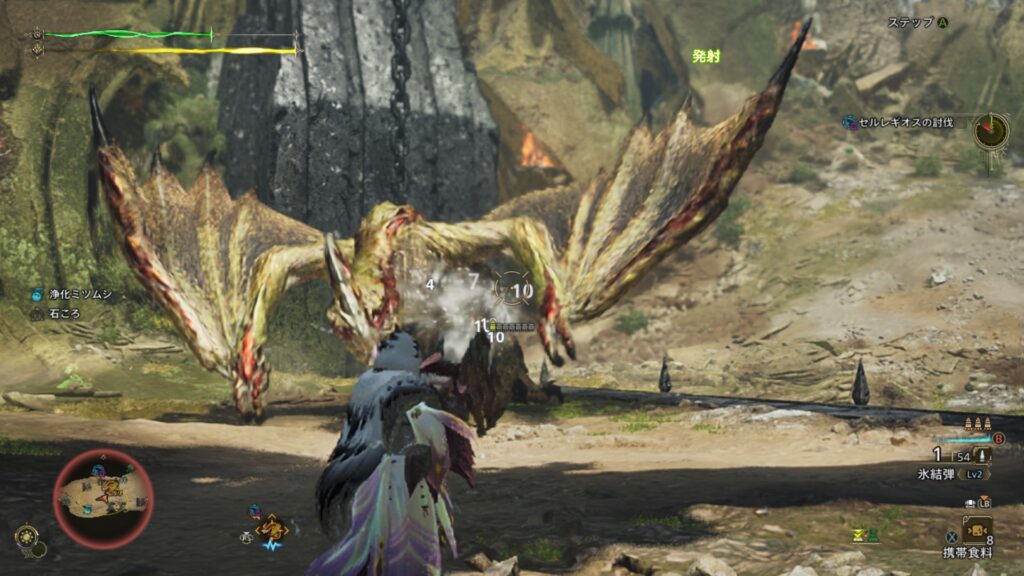This screenshot has width=1024, height=576.
Task: Click the sun compass icon beside minimap
Action: [x=27, y=535]
